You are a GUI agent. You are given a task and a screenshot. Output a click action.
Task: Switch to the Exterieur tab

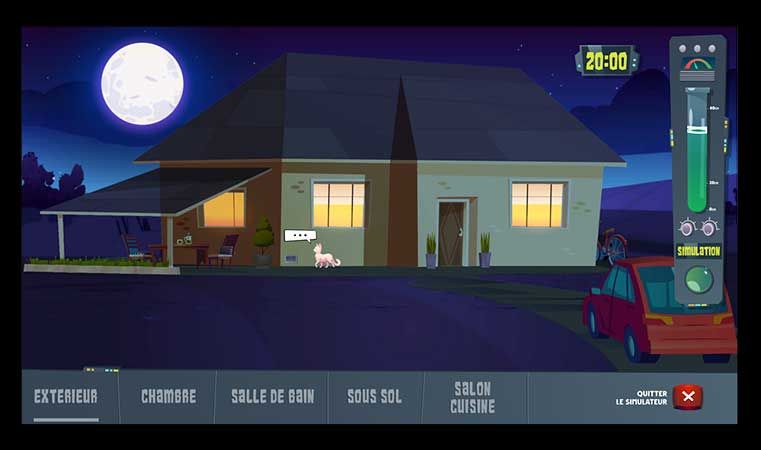tap(66, 397)
